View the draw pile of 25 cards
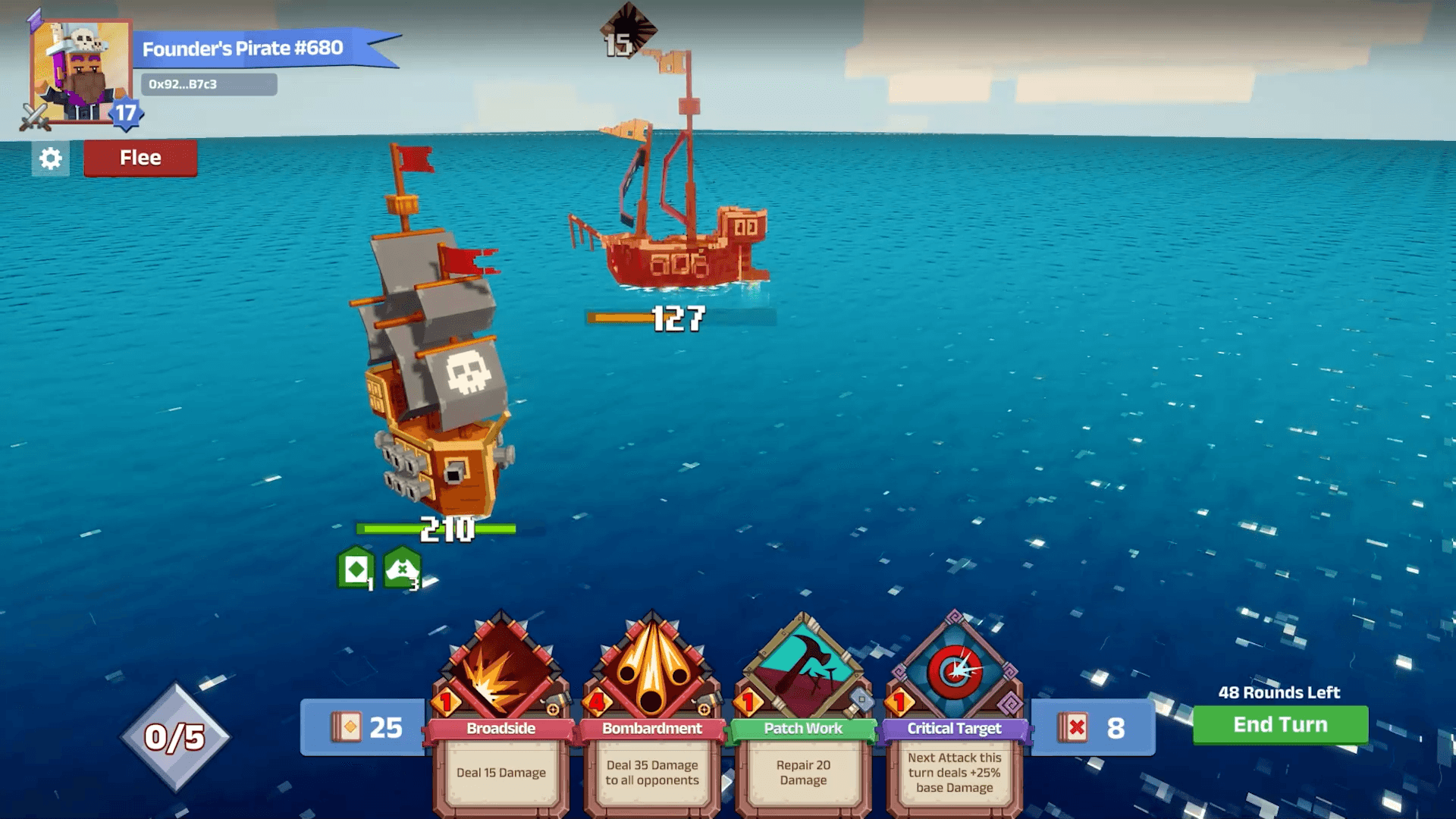Viewport: 1456px width, 819px height. coord(366,727)
